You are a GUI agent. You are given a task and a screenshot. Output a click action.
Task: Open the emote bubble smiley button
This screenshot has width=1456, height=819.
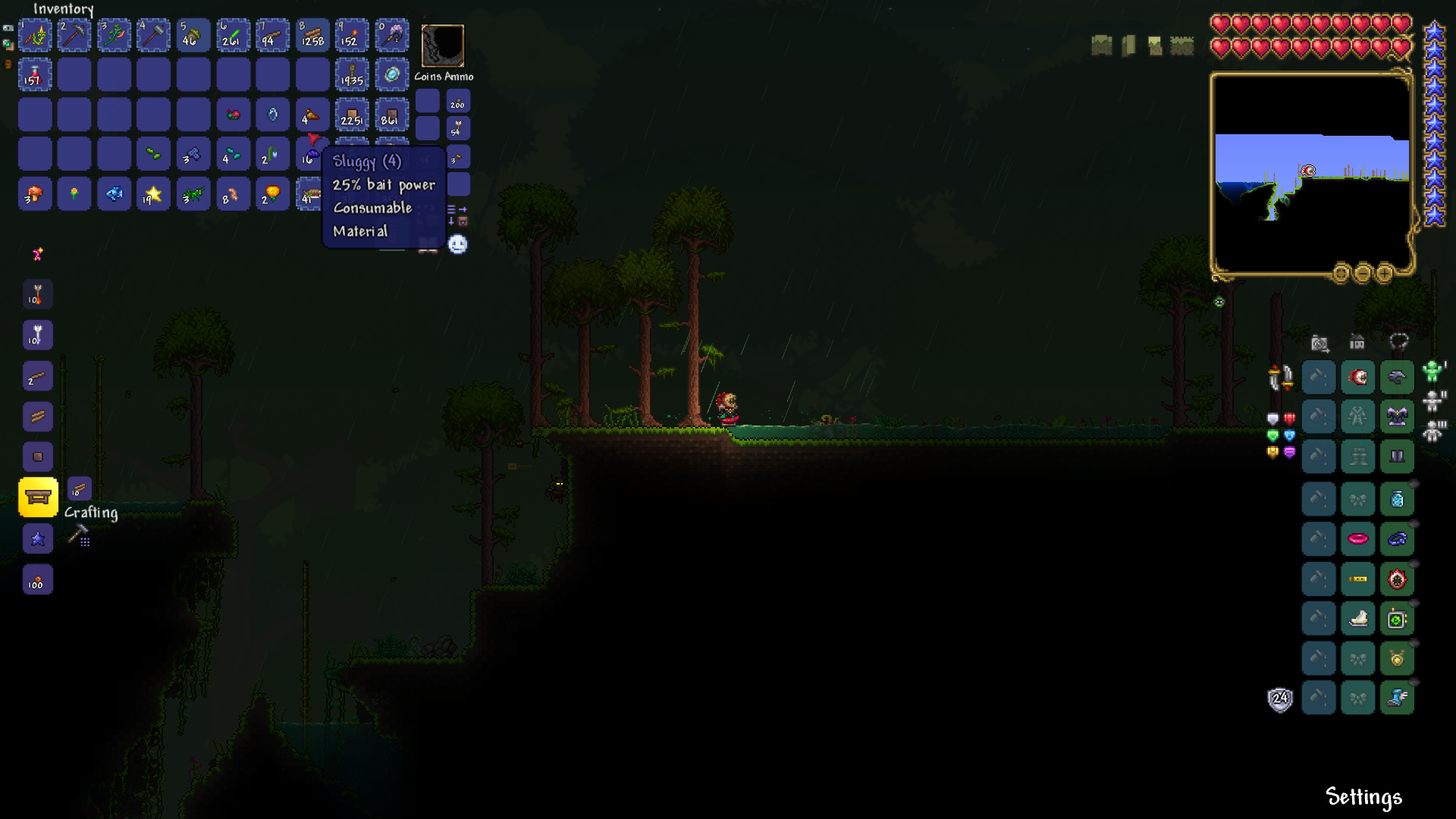click(457, 244)
